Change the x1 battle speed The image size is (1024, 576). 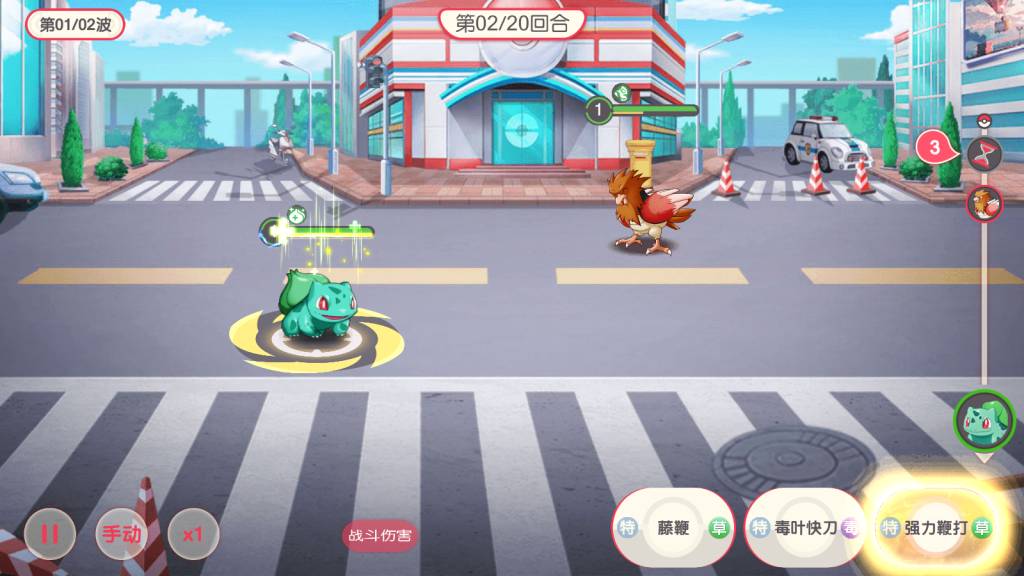pyautogui.click(x=193, y=535)
